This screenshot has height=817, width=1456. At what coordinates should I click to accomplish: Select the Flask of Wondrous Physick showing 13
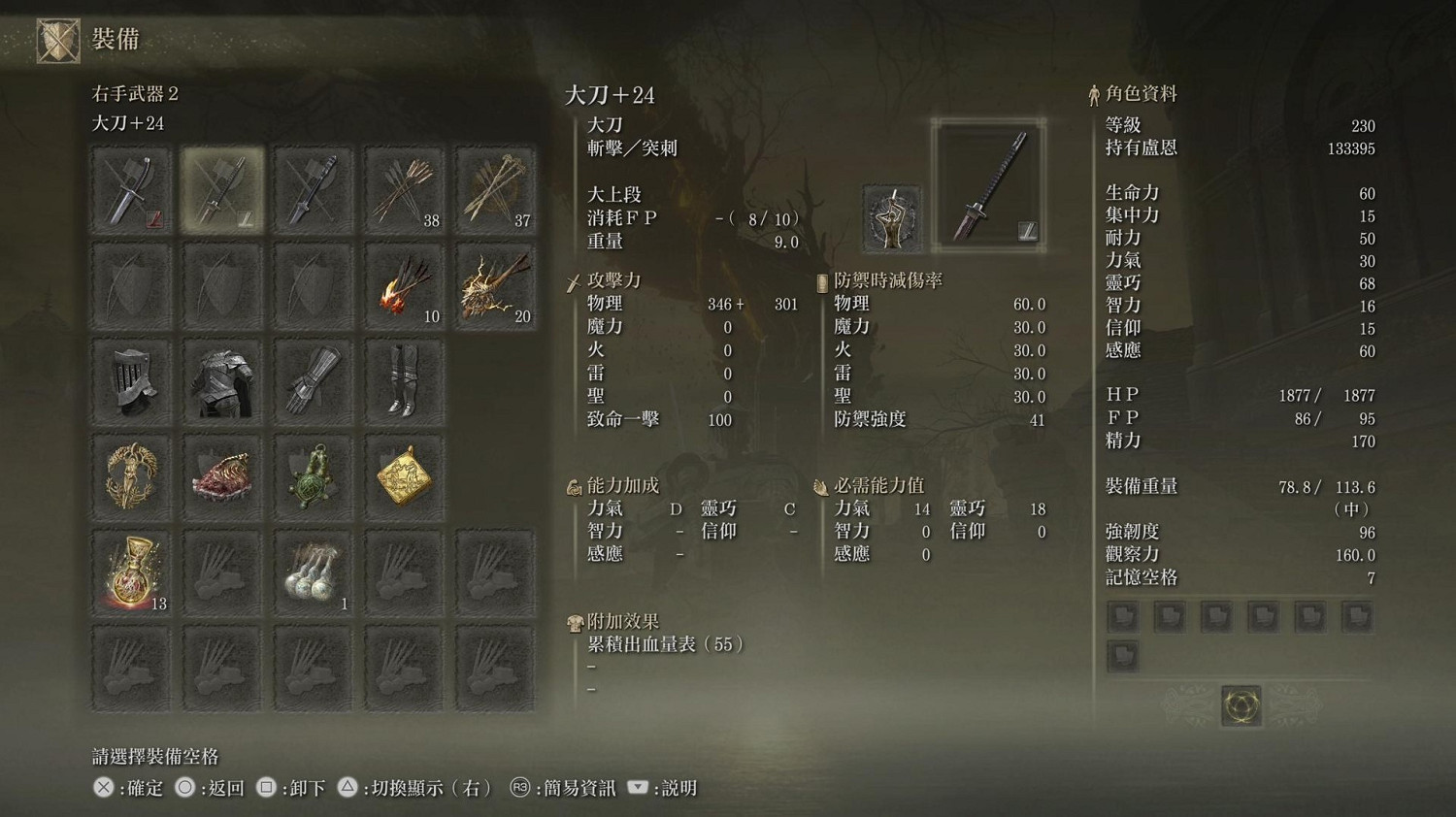tap(131, 572)
